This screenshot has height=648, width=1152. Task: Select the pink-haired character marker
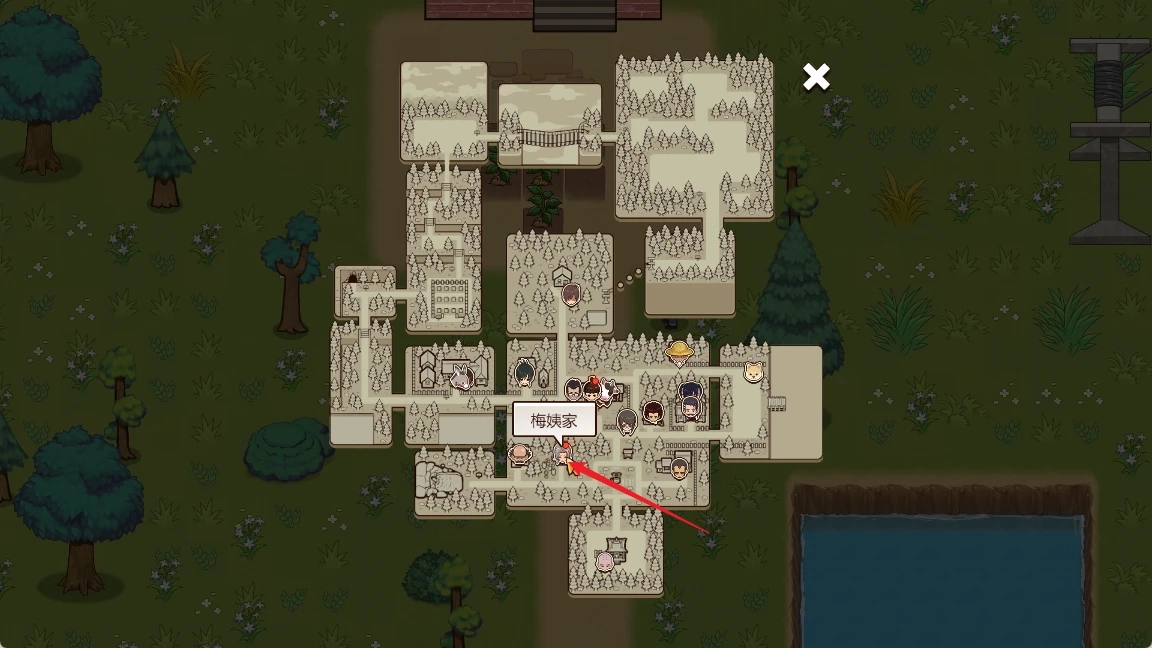pos(605,561)
